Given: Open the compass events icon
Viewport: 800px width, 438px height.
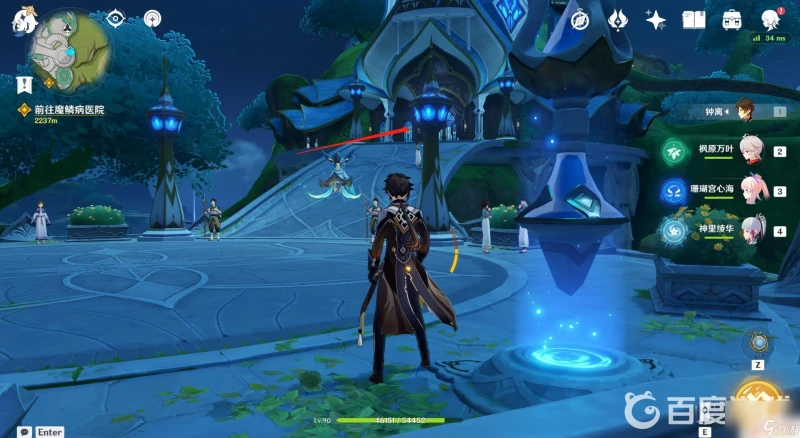Looking at the screenshot, I should pos(579,20).
